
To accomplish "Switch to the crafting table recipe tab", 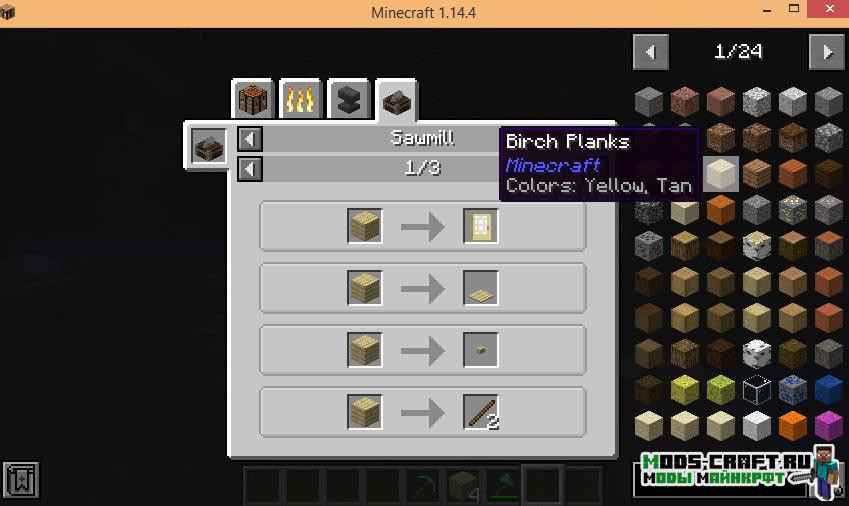I will [253, 100].
